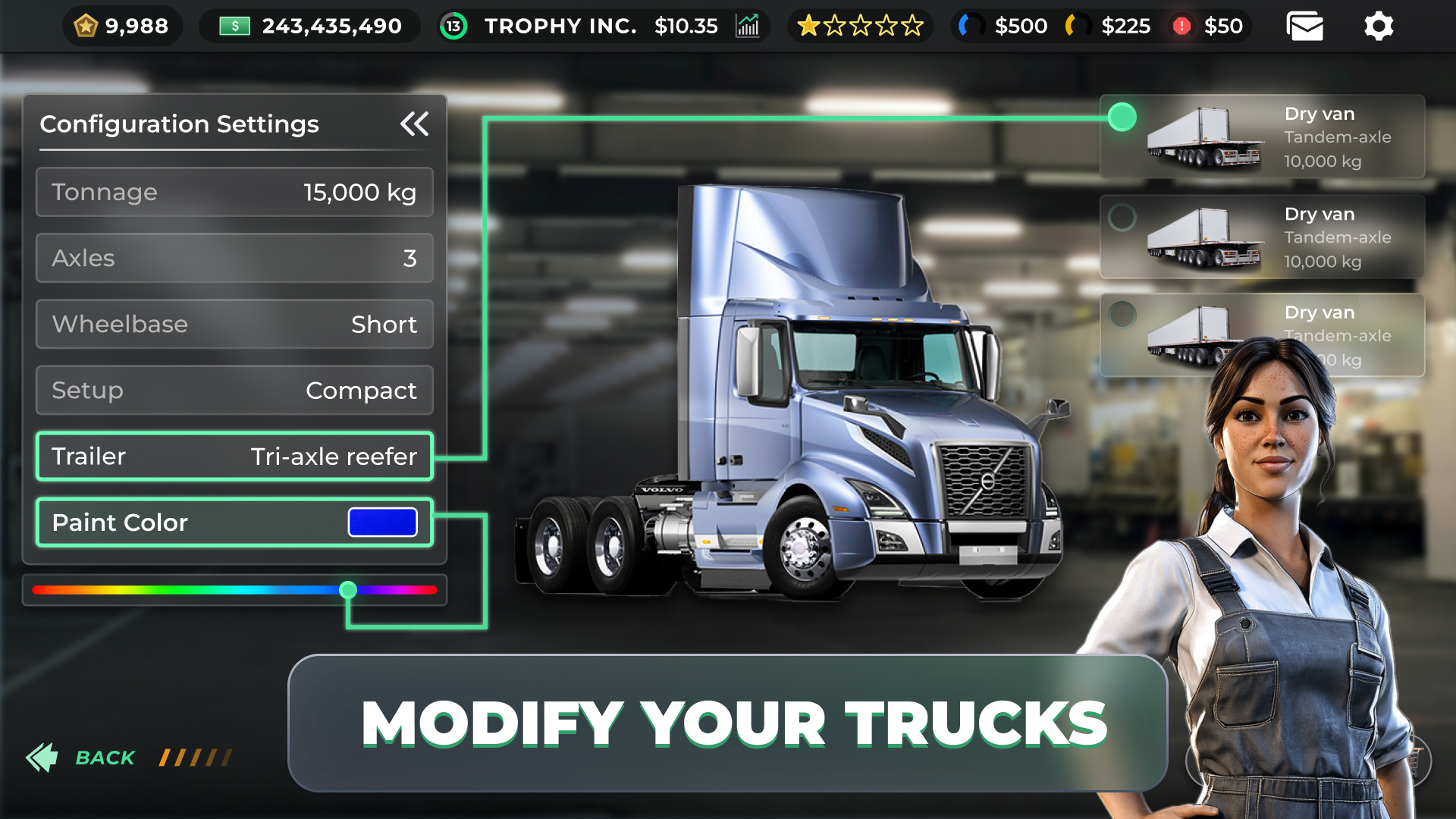Switch to the Setup Compact option
Image resolution: width=1456 pixels, height=819 pixels.
coord(234,390)
